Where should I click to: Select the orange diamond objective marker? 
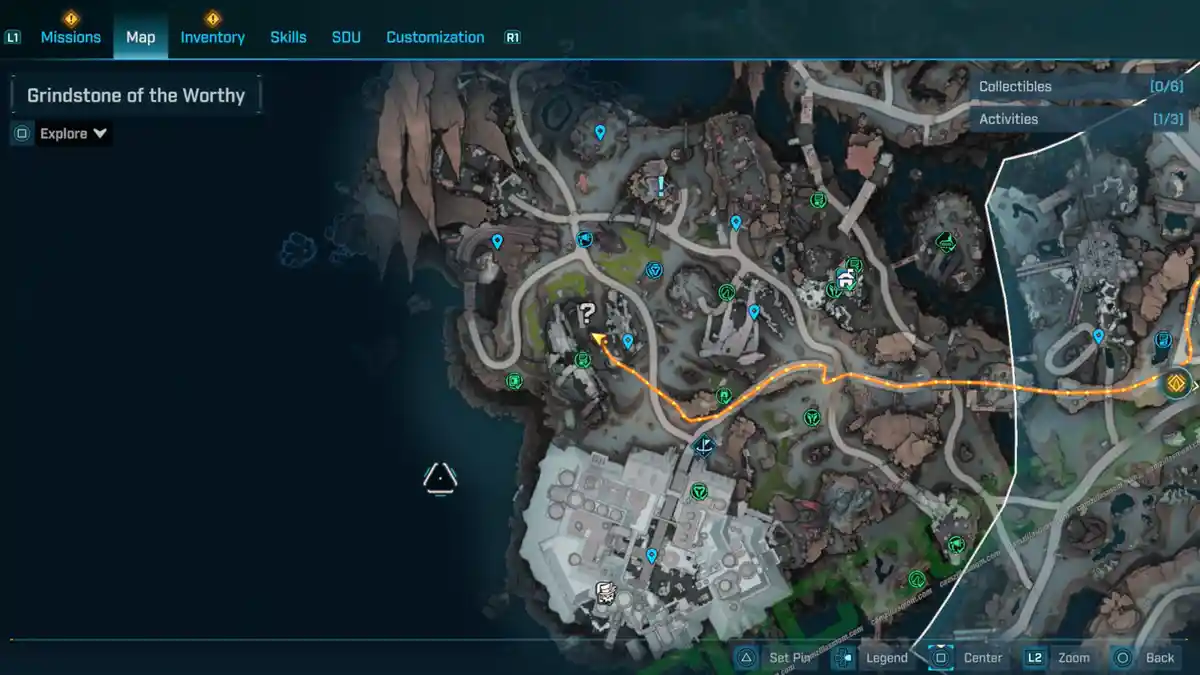pyautogui.click(x=1176, y=382)
